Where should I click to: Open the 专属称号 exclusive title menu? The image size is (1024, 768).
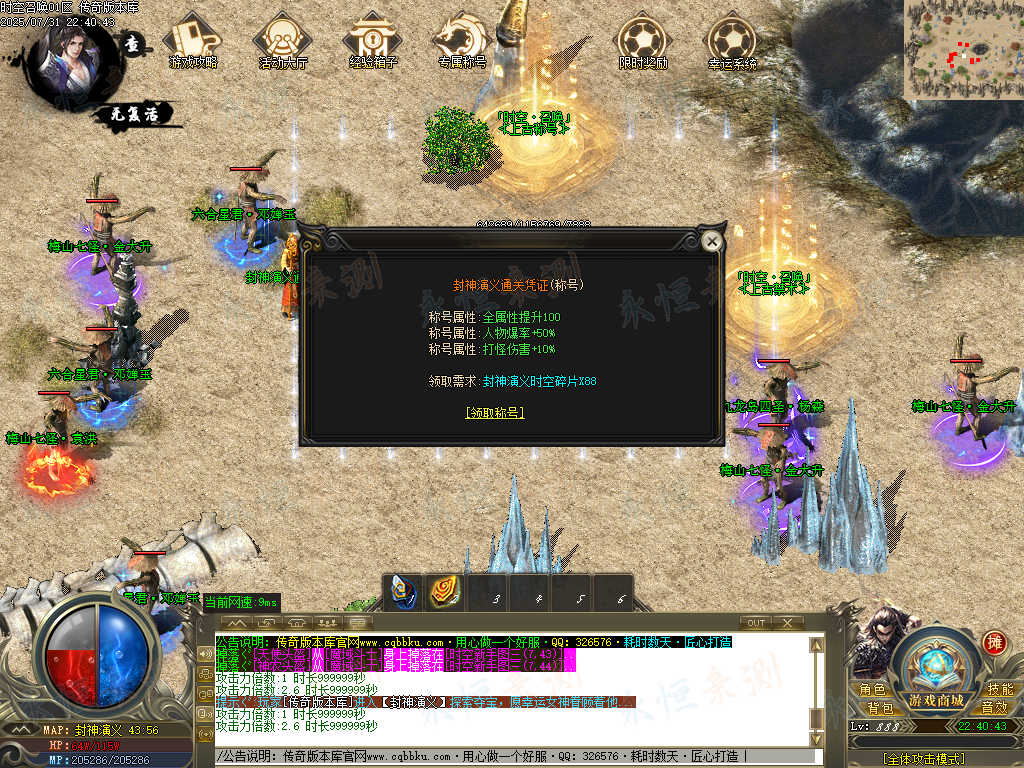click(x=461, y=40)
